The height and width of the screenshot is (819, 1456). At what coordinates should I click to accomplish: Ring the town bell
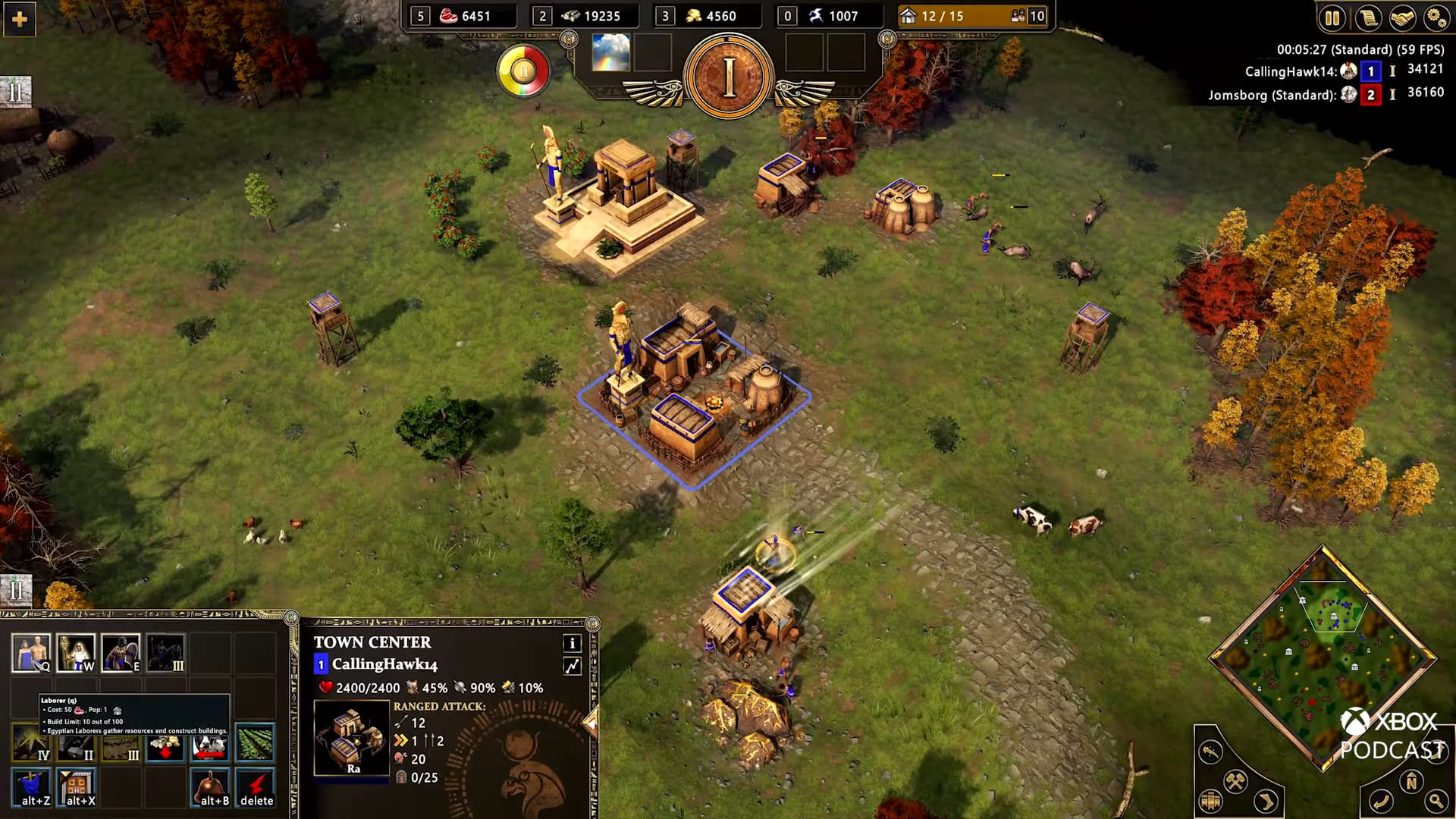[x=210, y=787]
